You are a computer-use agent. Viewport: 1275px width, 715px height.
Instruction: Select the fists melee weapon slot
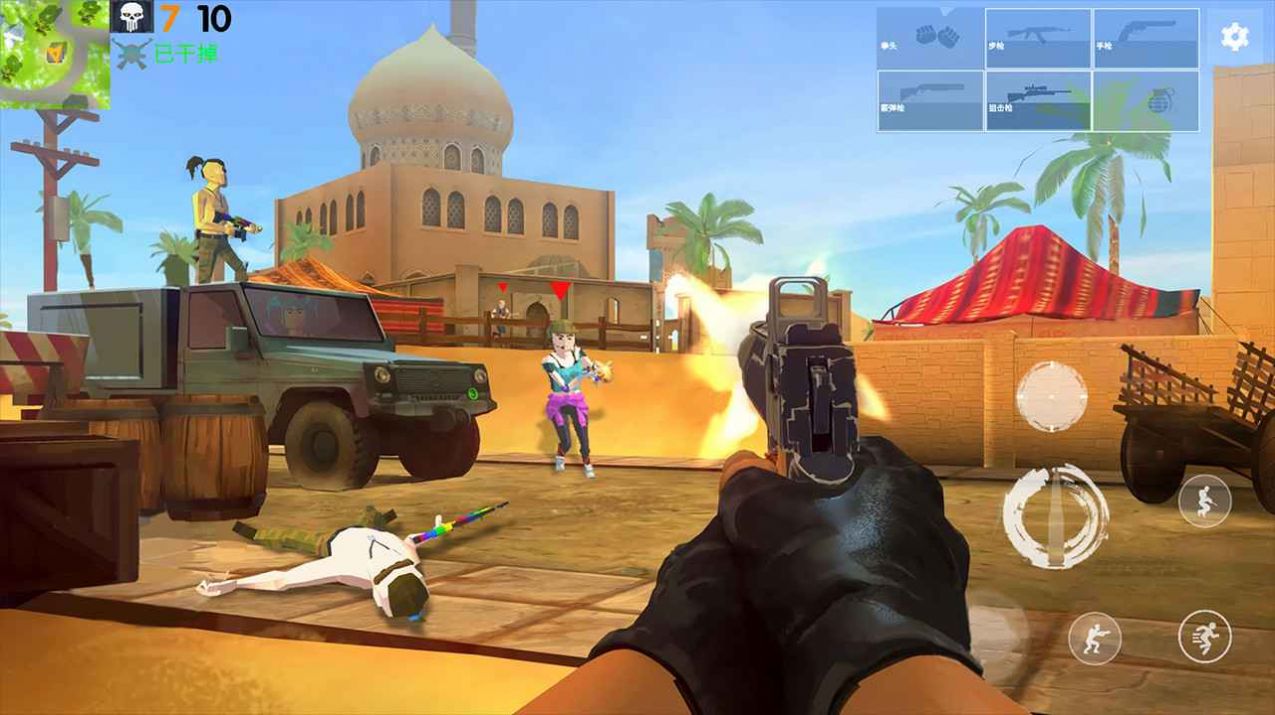click(930, 38)
